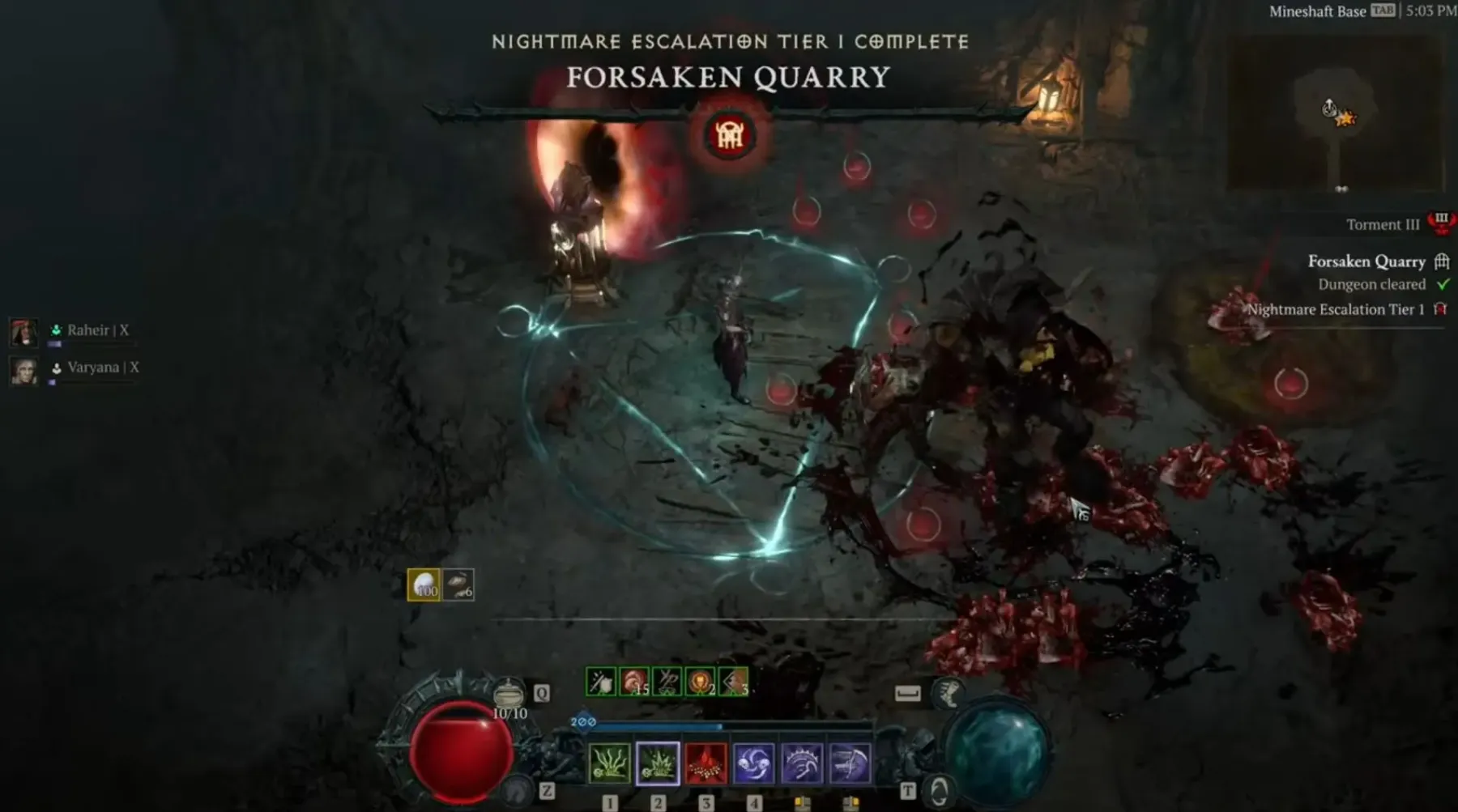Screen dimensions: 1458x812
Task: Click the Nightmare Escalation dungeon emblem
Action: pos(729,135)
